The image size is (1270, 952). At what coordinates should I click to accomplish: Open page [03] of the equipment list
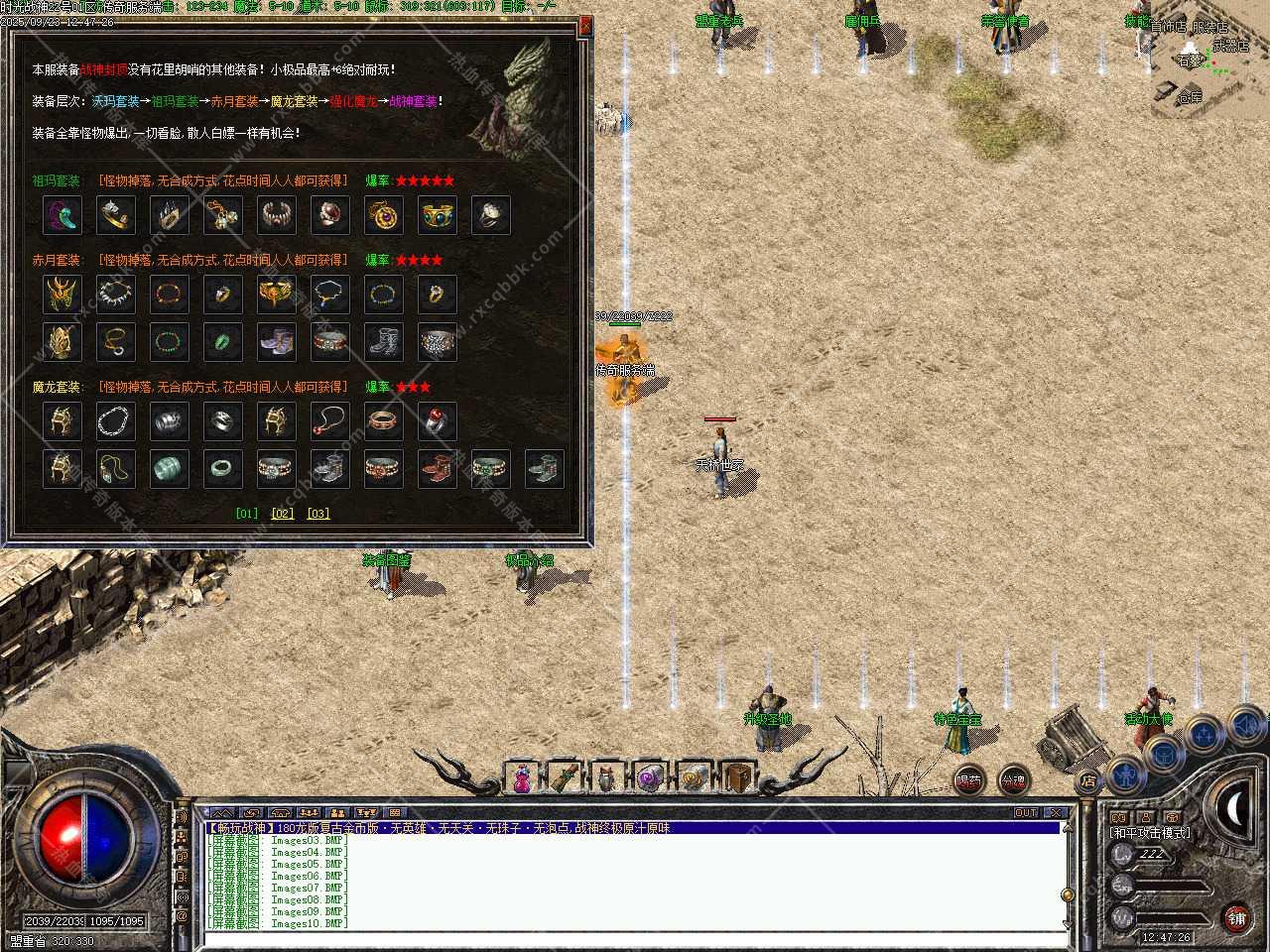(x=317, y=514)
